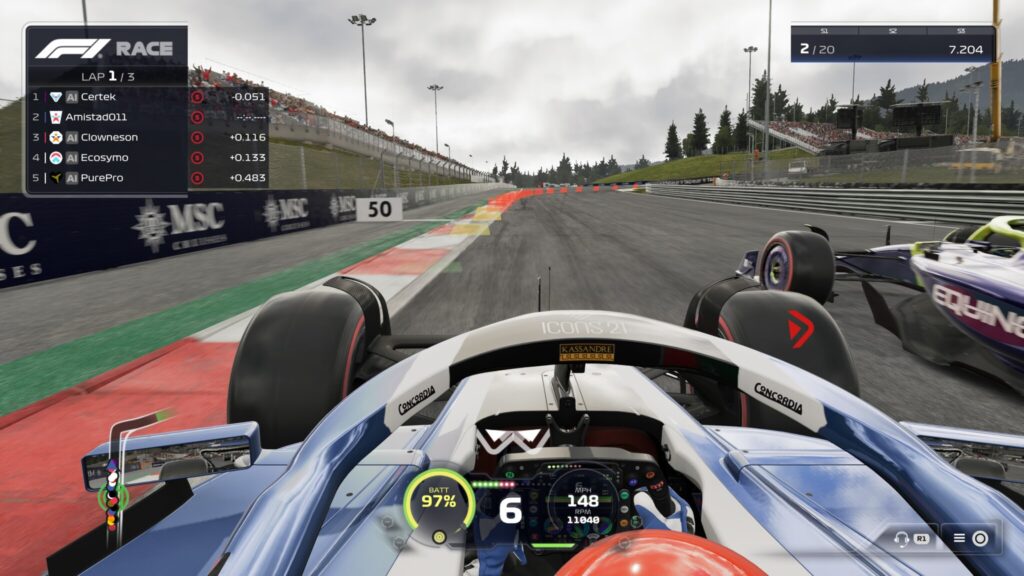The width and height of the screenshot is (1024, 576).
Task: Choose the Amistad011 leaderboard entry
Action: [108, 117]
